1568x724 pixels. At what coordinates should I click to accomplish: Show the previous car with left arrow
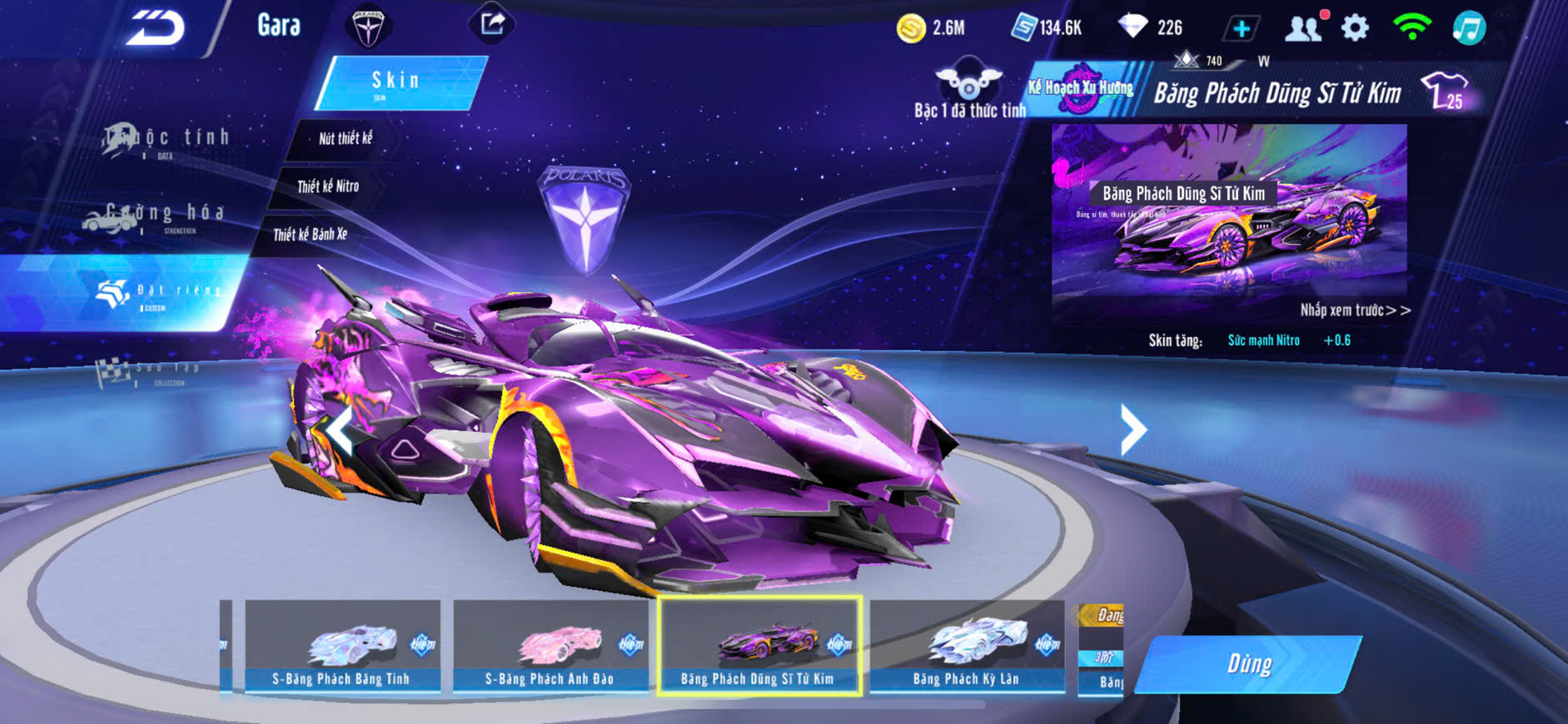coord(340,429)
